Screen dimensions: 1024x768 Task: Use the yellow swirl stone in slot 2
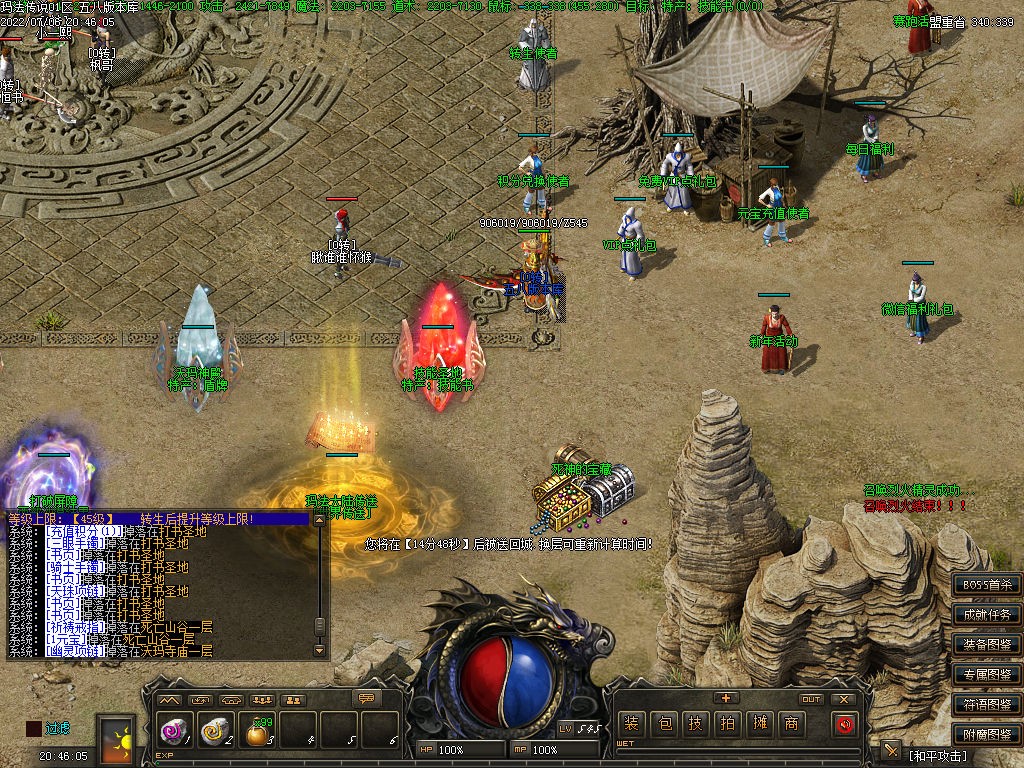(215, 731)
